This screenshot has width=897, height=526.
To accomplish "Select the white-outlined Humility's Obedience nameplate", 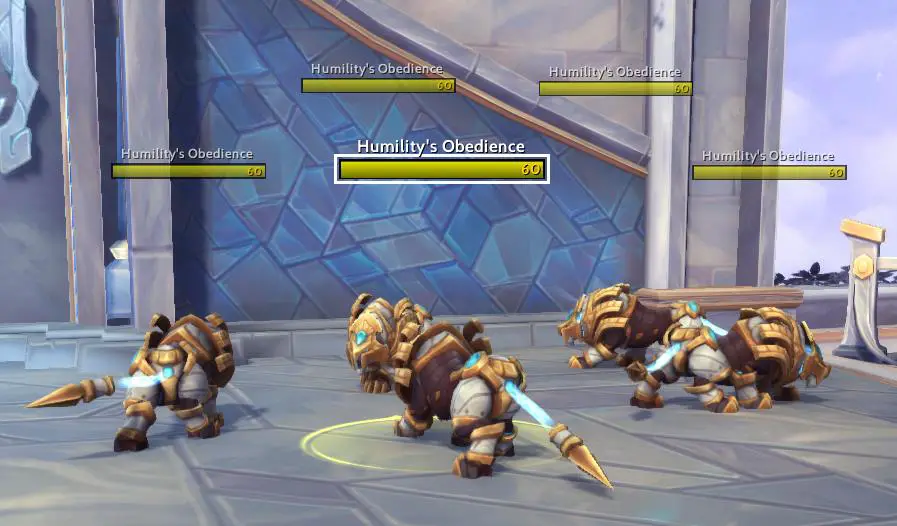I will (x=441, y=169).
